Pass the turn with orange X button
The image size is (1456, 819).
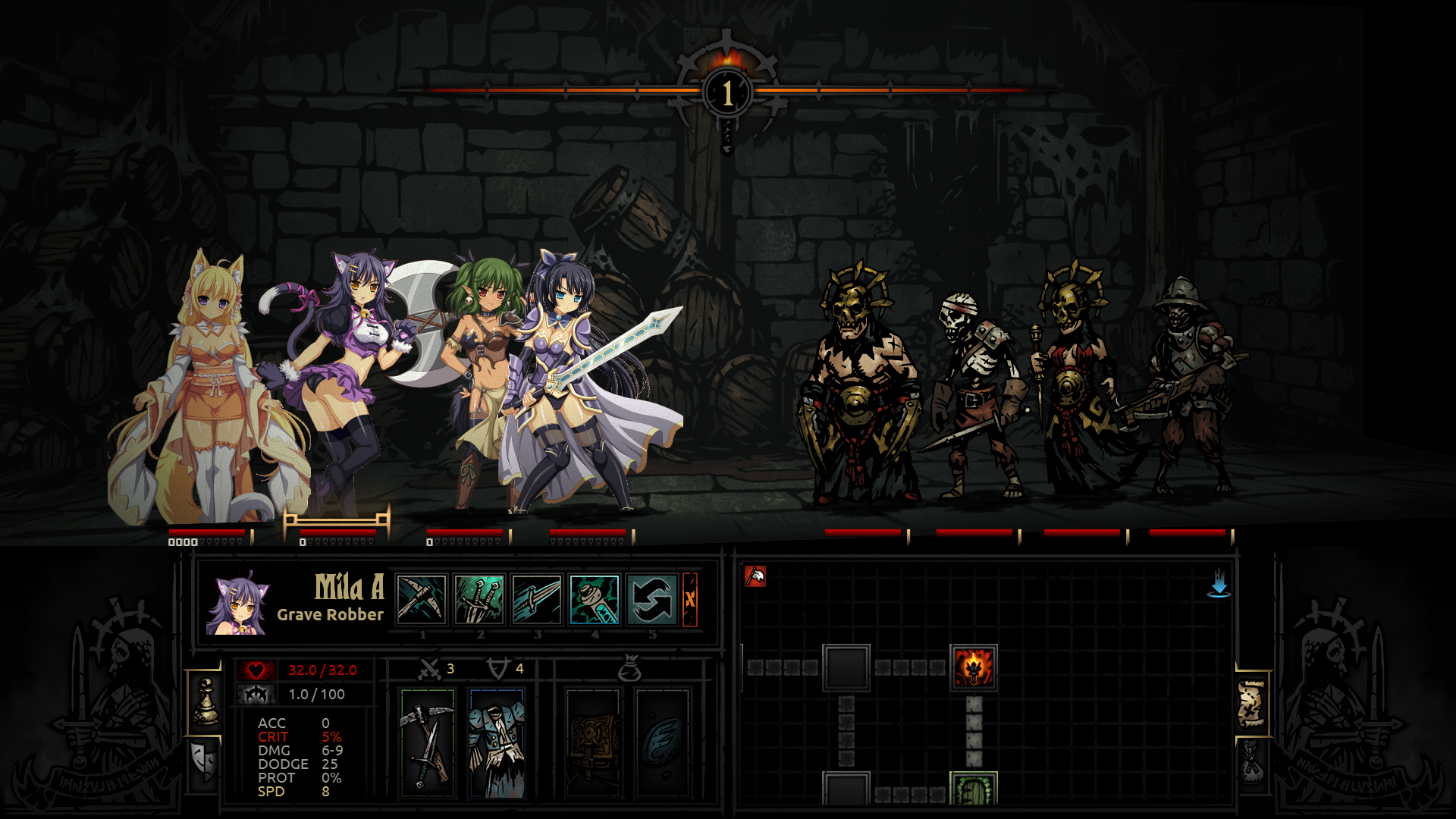pos(690,599)
